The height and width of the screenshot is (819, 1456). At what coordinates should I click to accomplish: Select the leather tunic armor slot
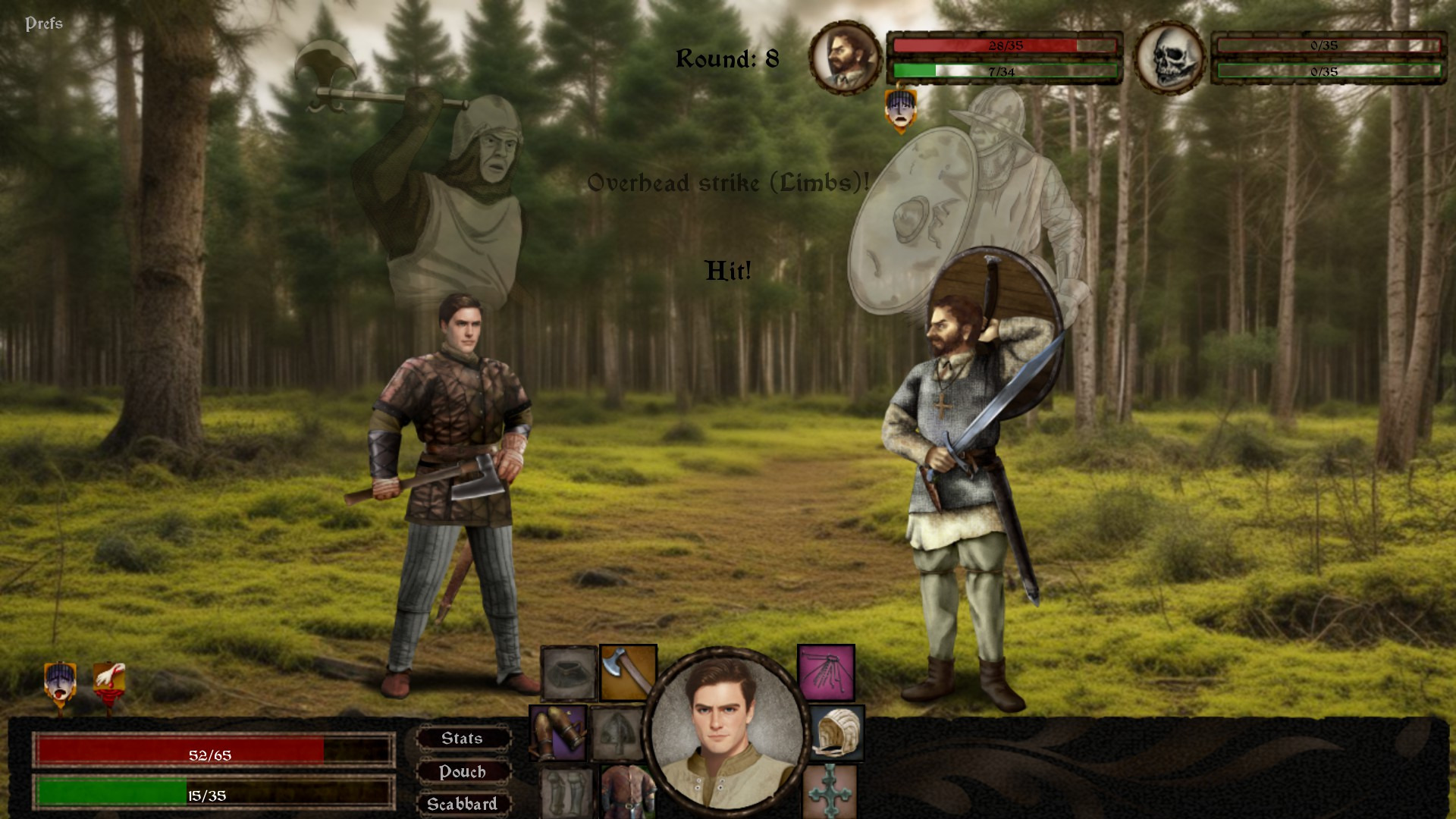click(x=626, y=792)
